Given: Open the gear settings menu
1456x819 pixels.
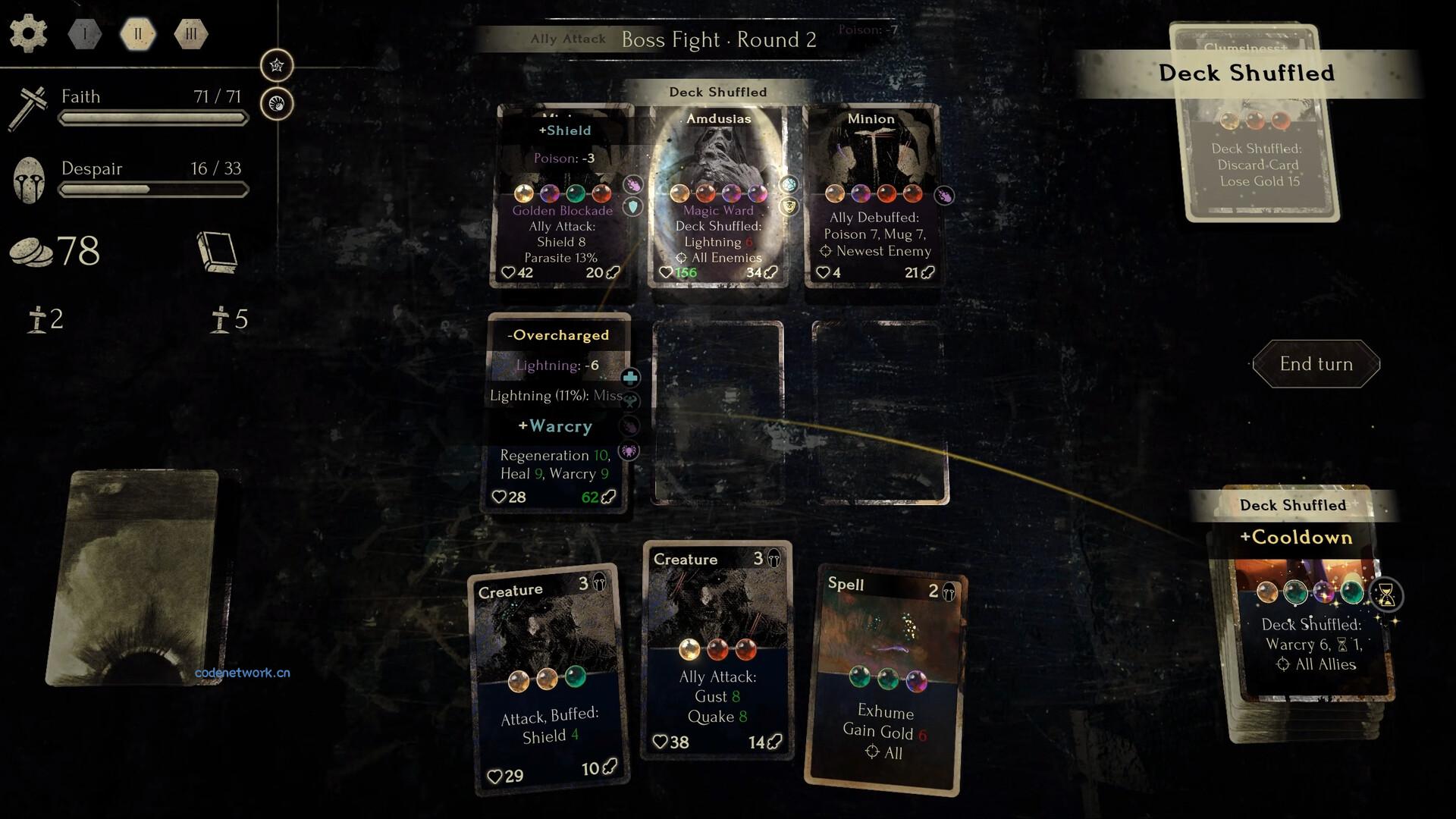Looking at the screenshot, I should [x=29, y=34].
